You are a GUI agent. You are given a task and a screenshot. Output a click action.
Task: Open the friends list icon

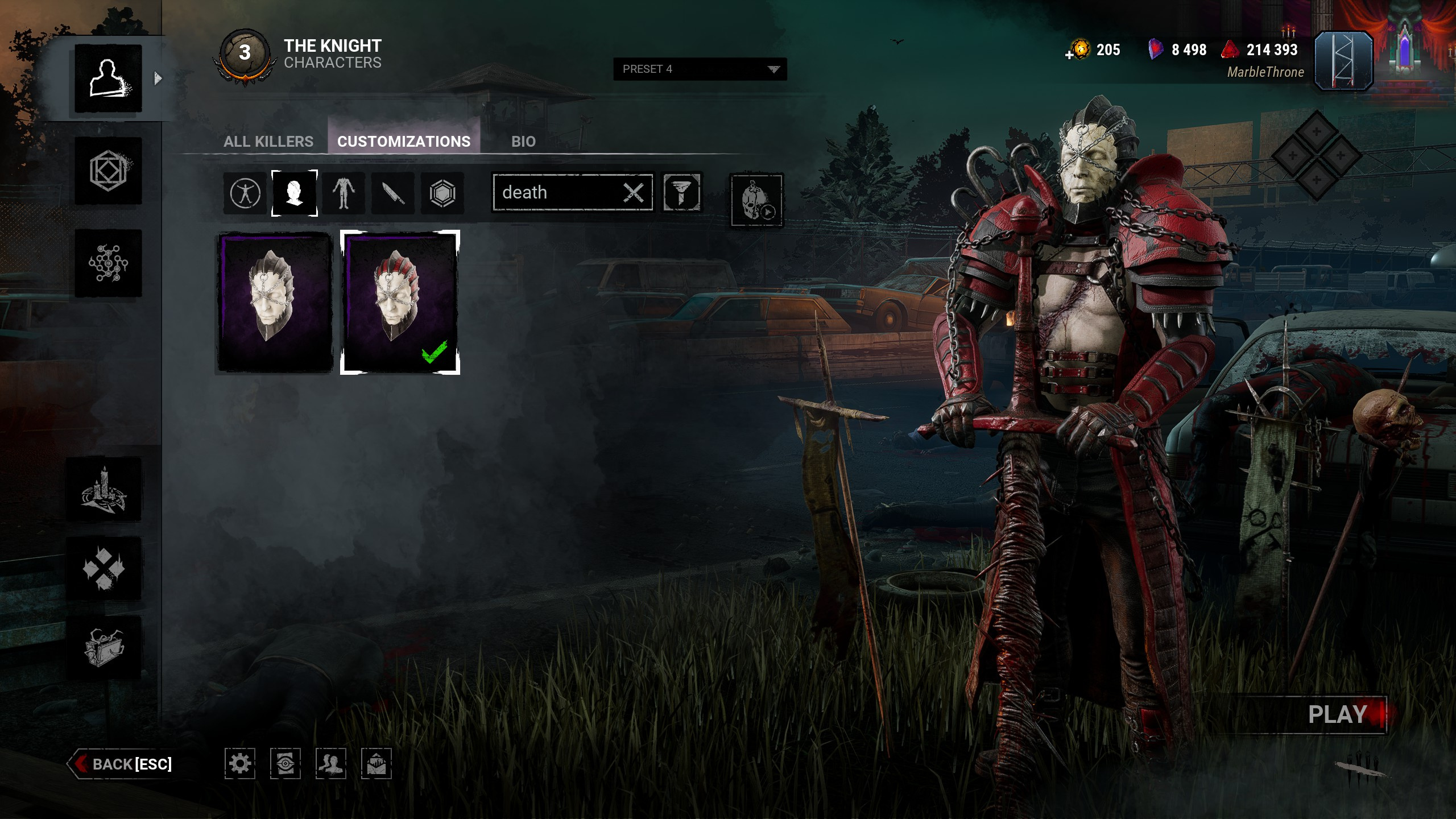330,763
